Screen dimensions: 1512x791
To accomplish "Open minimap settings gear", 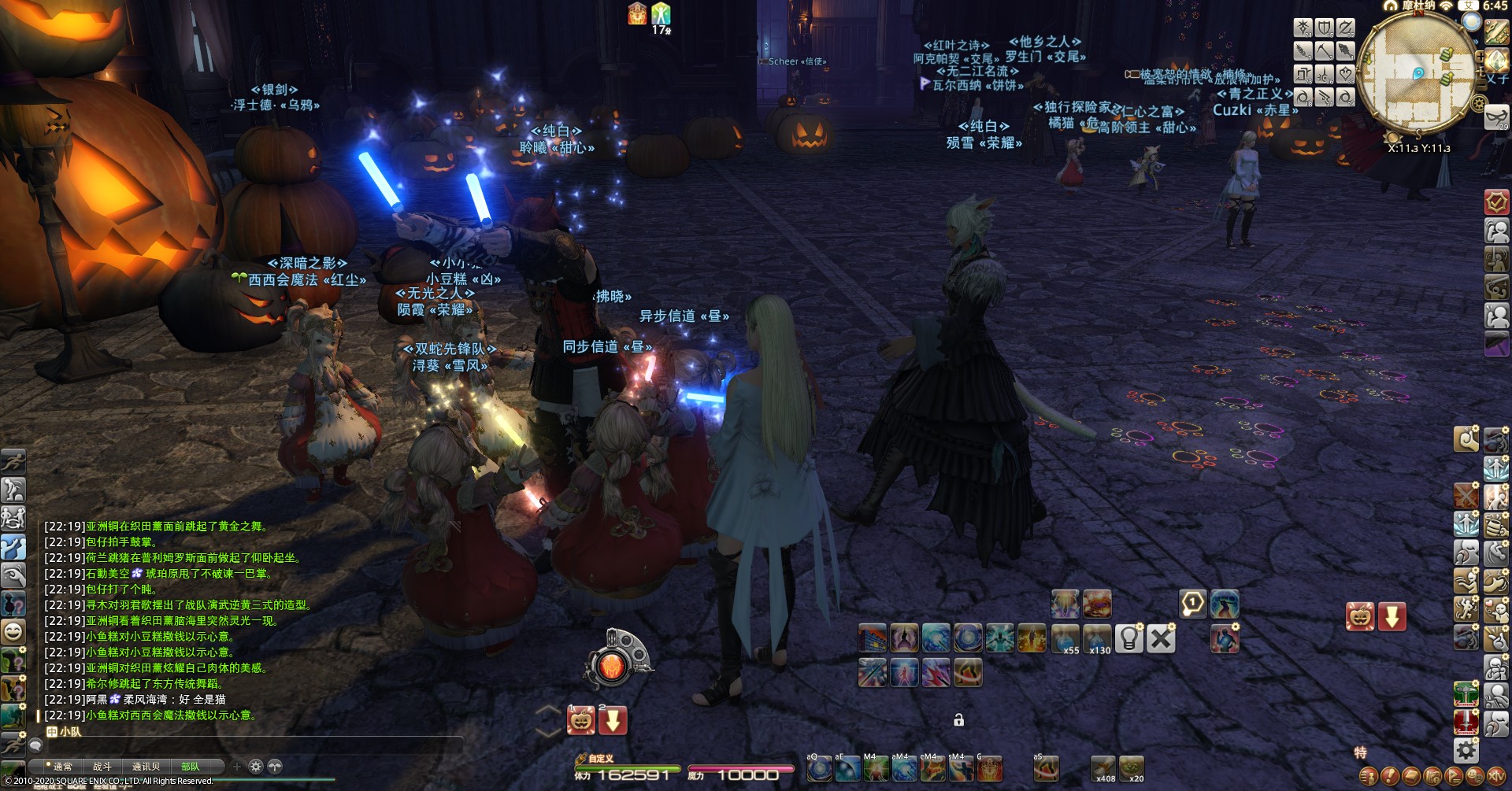I will (x=1479, y=103).
